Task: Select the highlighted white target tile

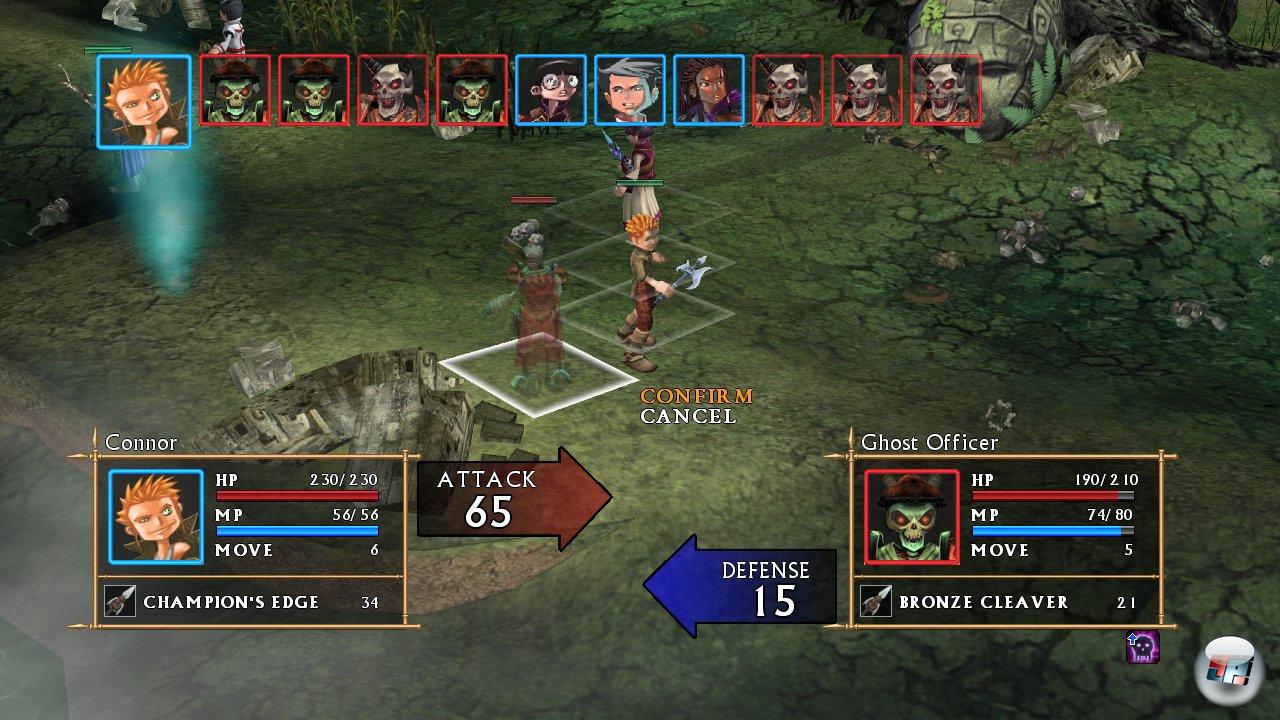Action: pos(537,374)
